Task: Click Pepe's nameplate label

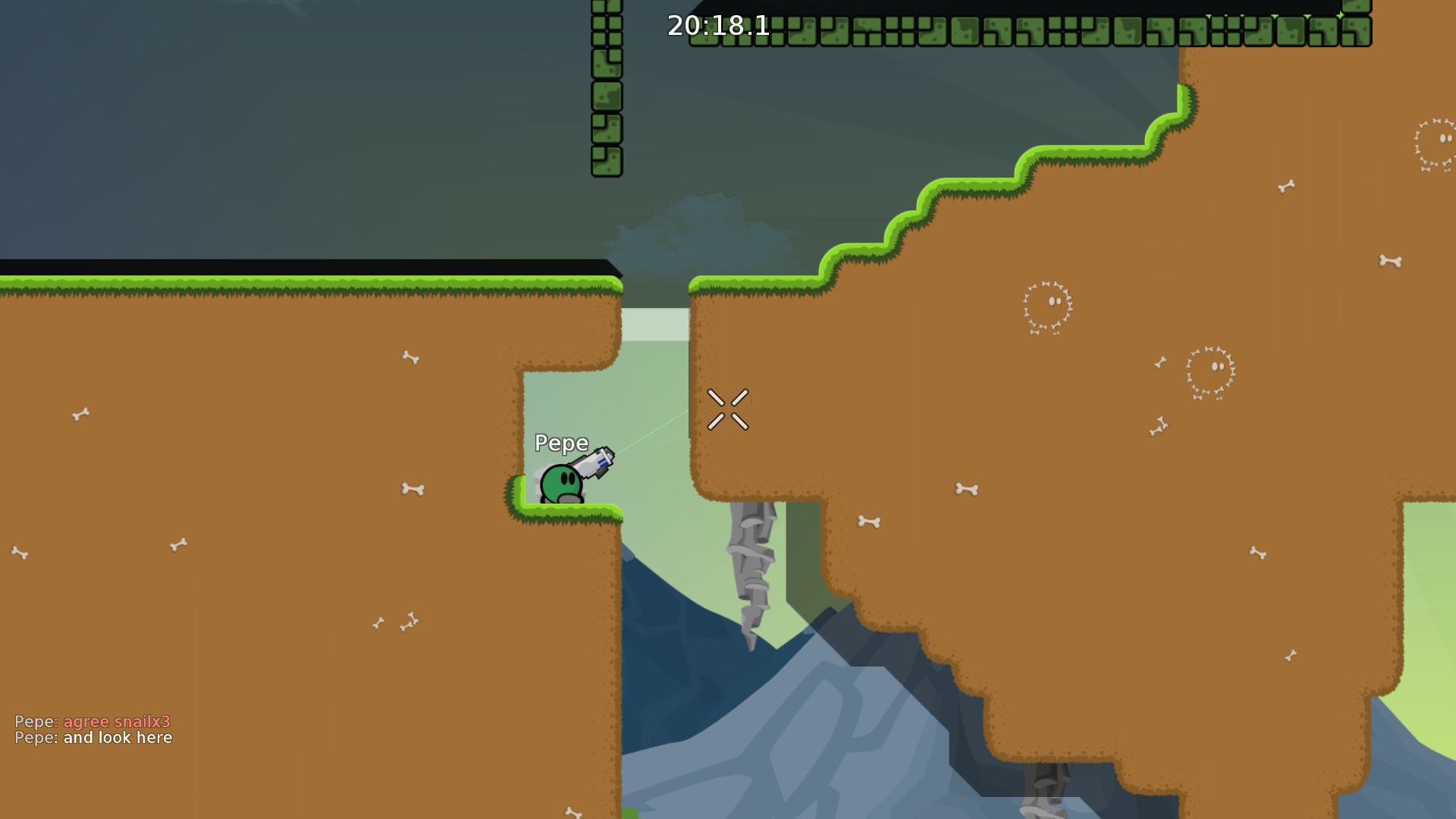Action: 562,443
